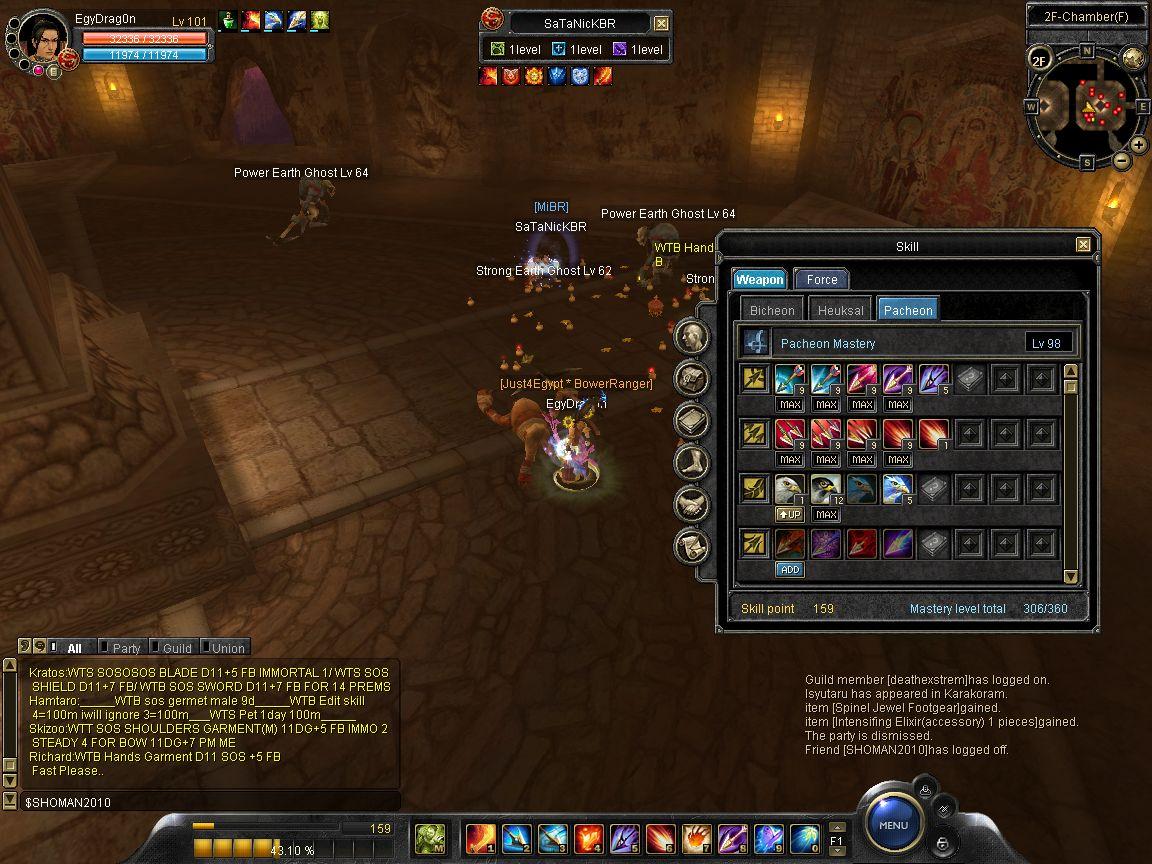The height and width of the screenshot is (864, 1152).
Task: Click the UP button under hawk skill
Action: (790, 514)
